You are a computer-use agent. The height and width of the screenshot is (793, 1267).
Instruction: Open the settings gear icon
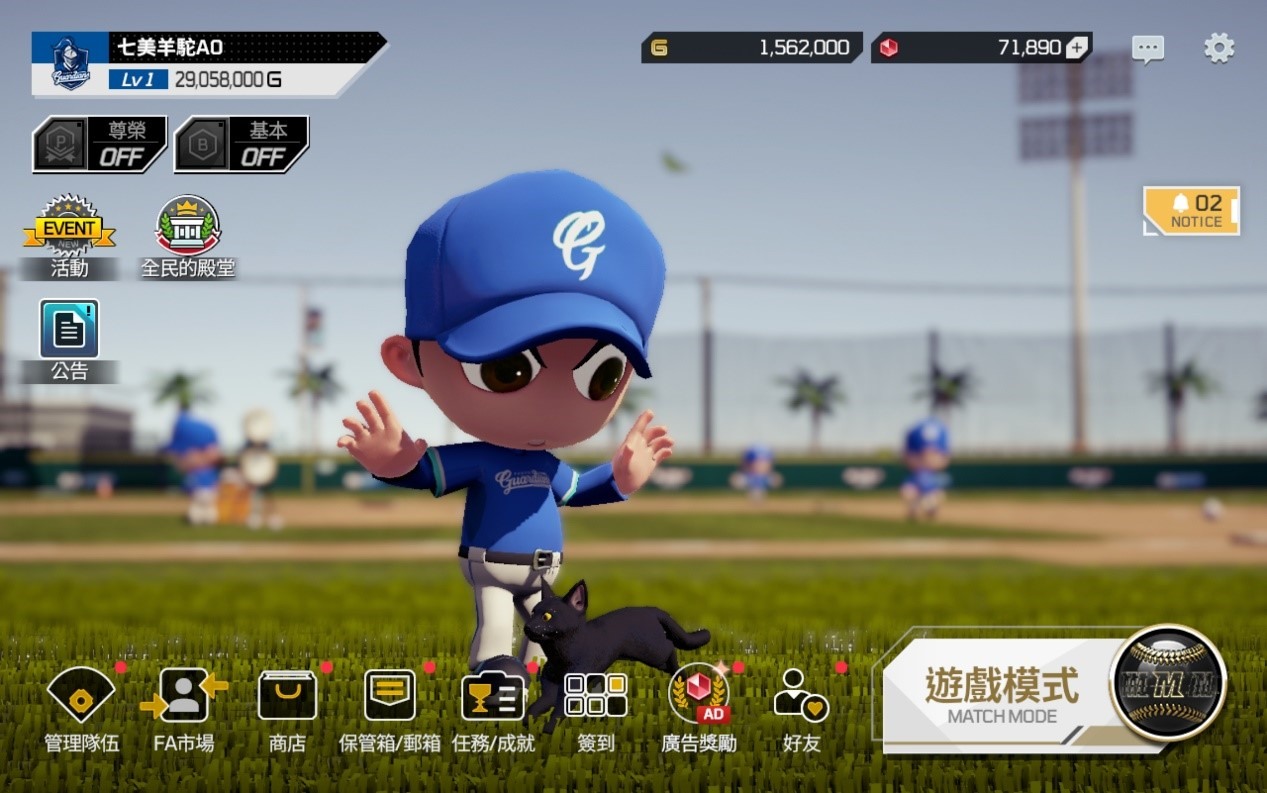1219,48
